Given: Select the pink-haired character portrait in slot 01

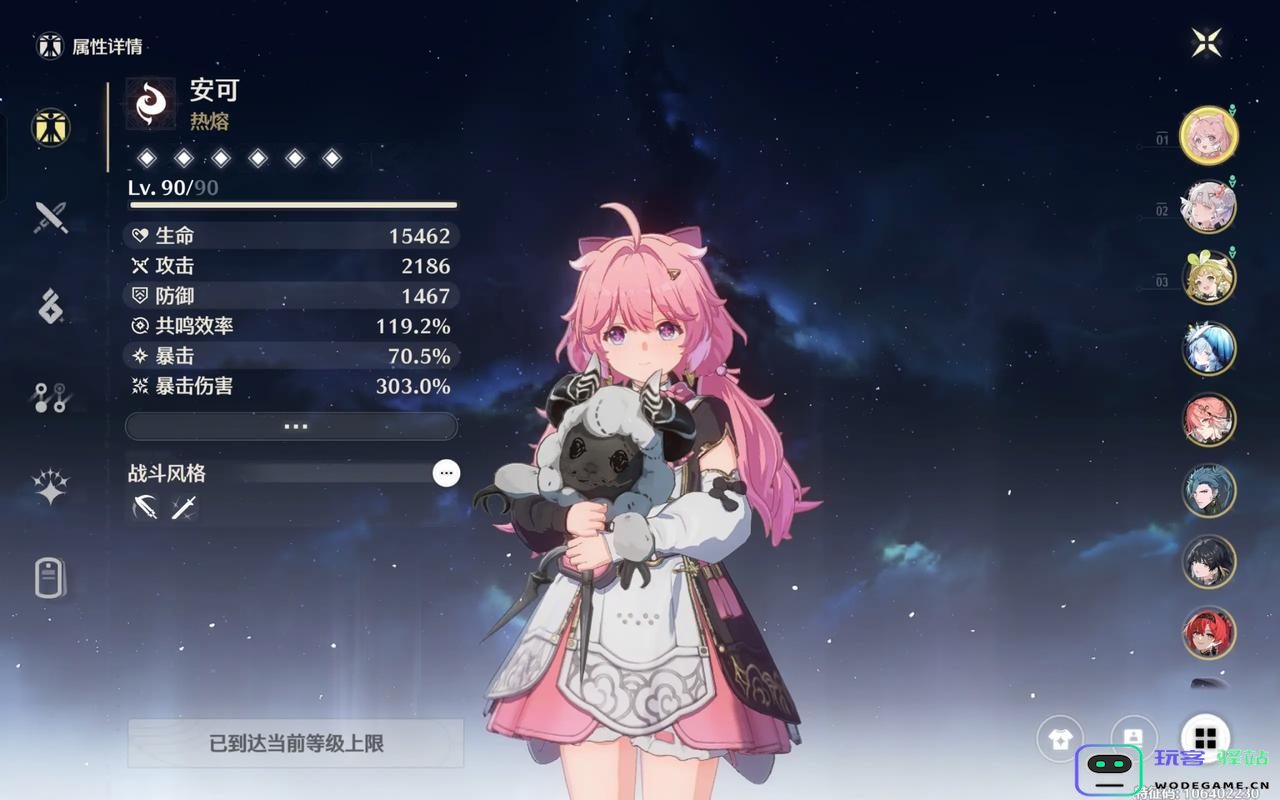Looking at the screenshot, I should pos(1209,135).
